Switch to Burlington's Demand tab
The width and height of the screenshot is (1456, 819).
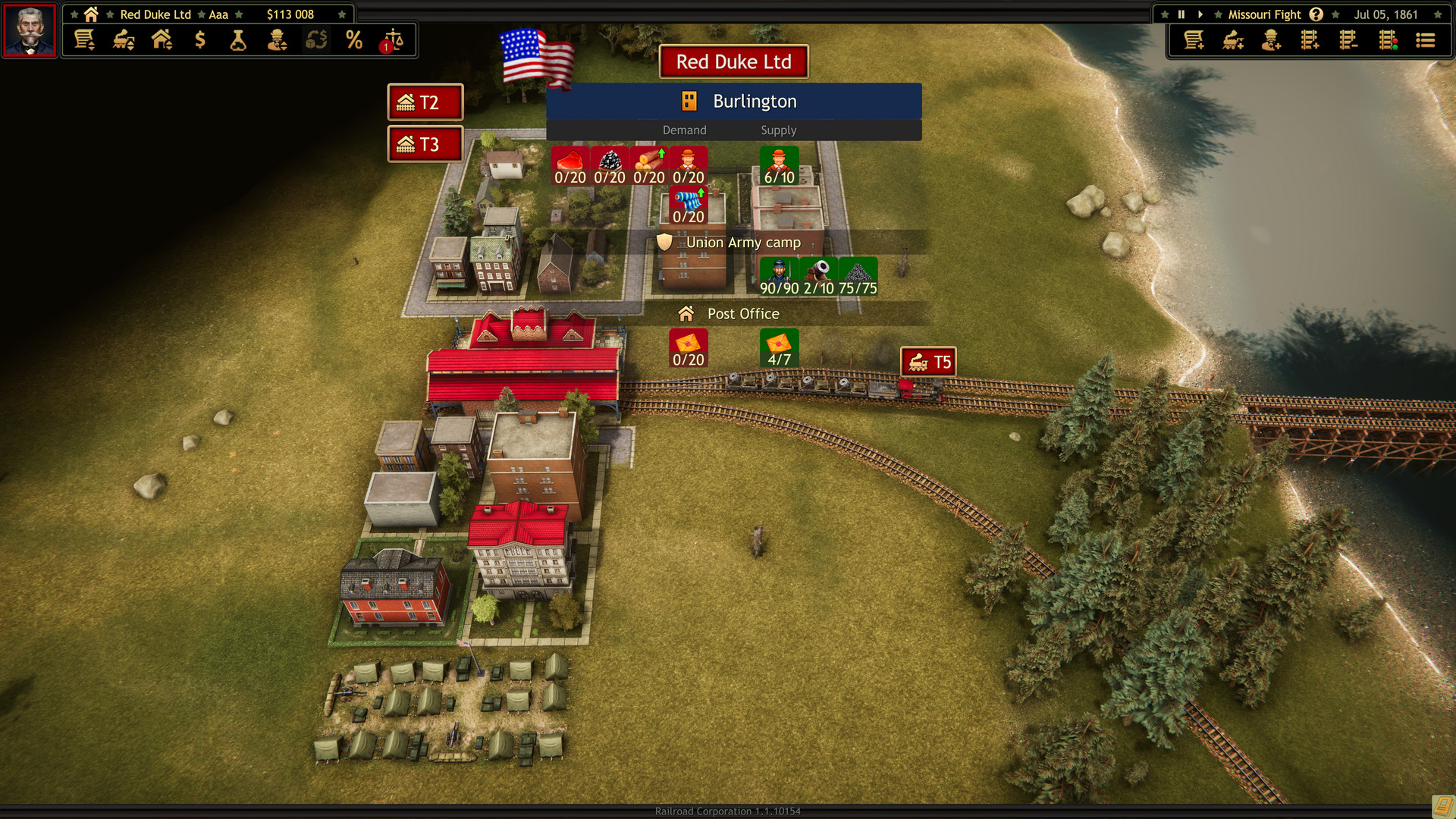click(x=684, y=130)
